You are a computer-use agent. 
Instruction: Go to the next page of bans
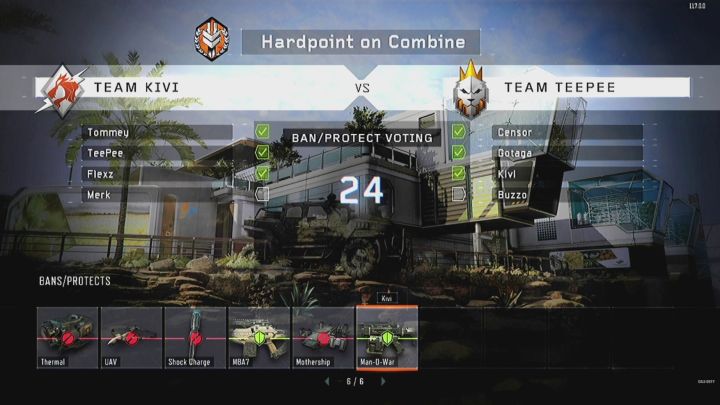coord(389,382)
